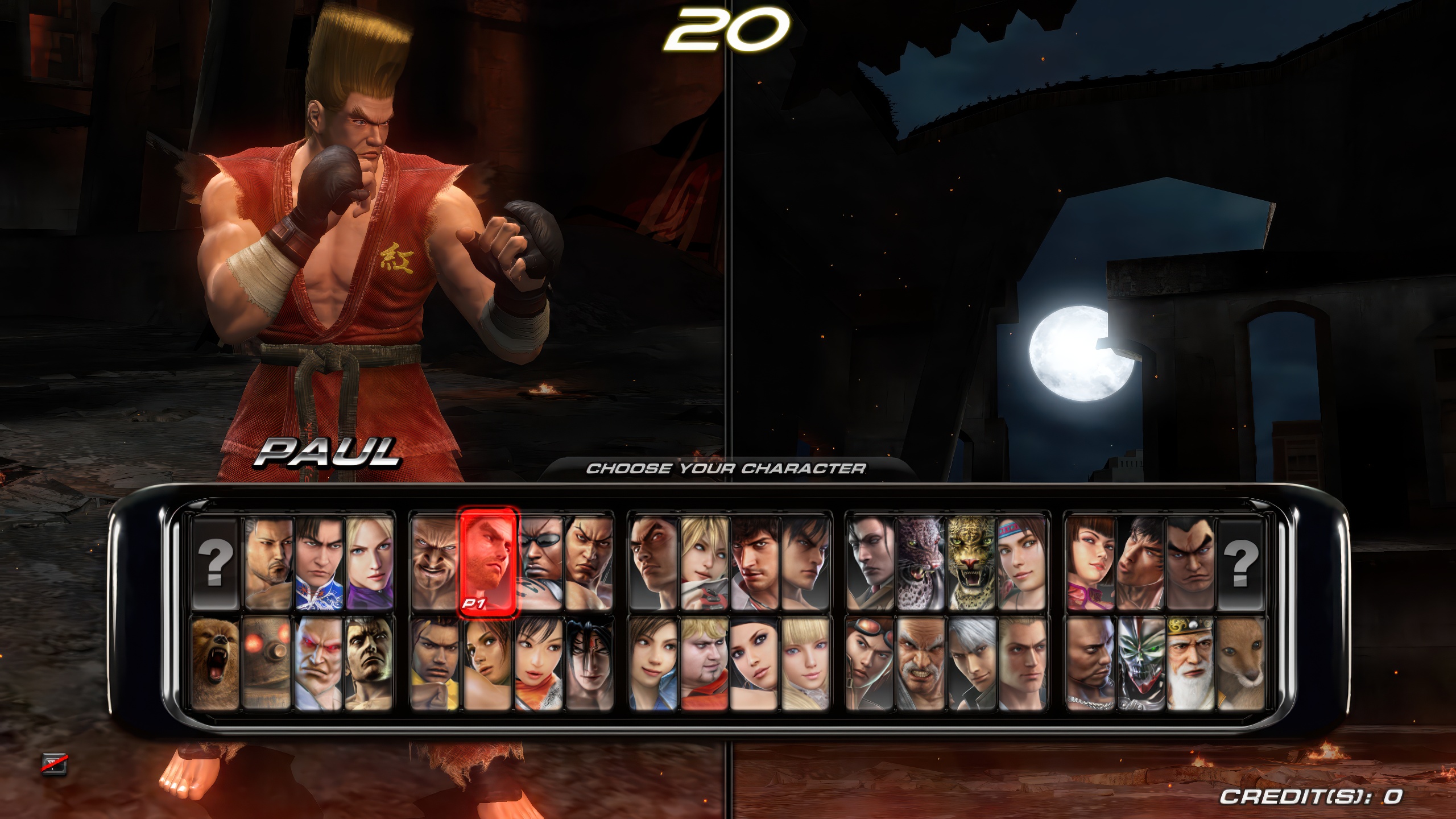Choose Wang, the white-bearded old man
The width and height of the screenshot is (1456, 819).
point(1190,663)
